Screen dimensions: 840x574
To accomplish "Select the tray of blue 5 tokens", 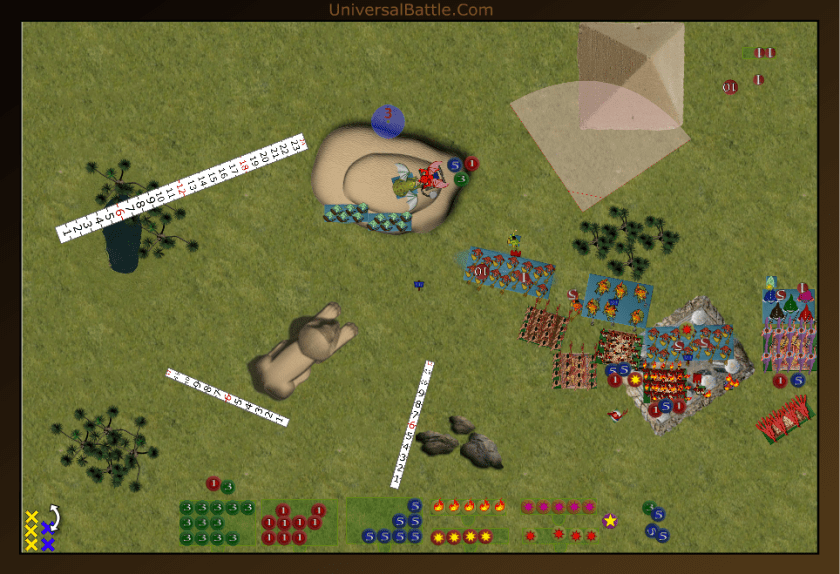I will point(388,523).
